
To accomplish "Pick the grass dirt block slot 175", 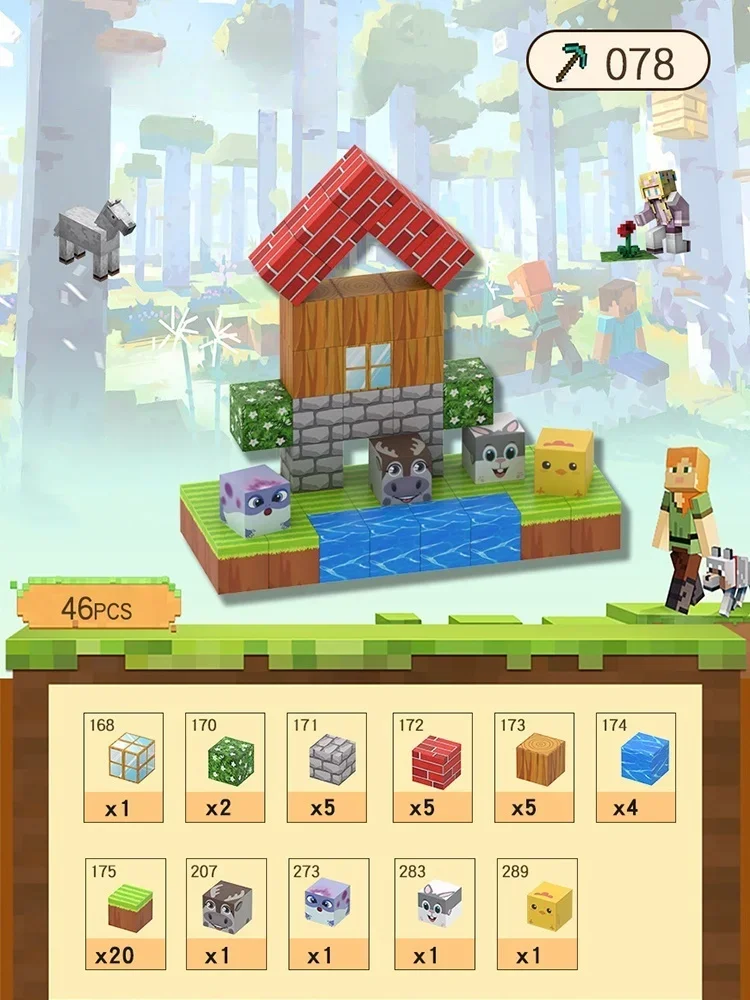I will point(125,913).
